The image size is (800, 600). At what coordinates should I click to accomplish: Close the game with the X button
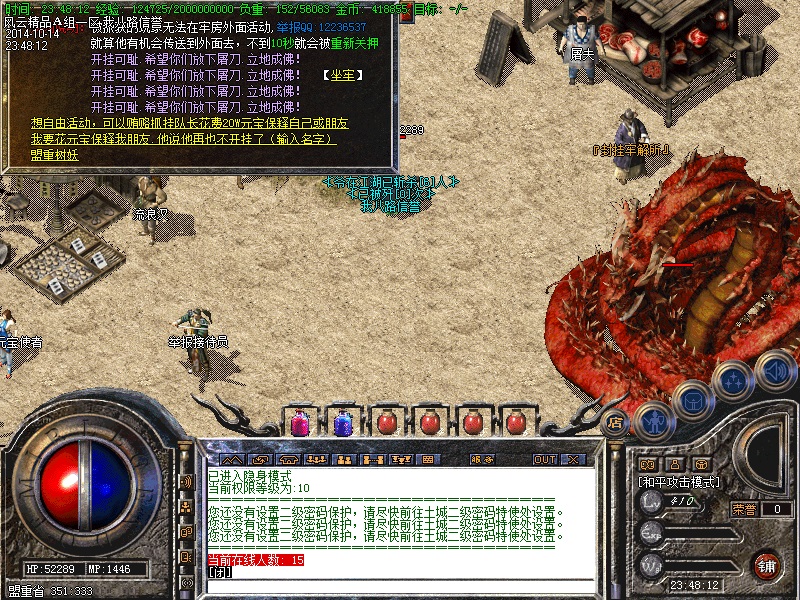(x=574, y=460)
